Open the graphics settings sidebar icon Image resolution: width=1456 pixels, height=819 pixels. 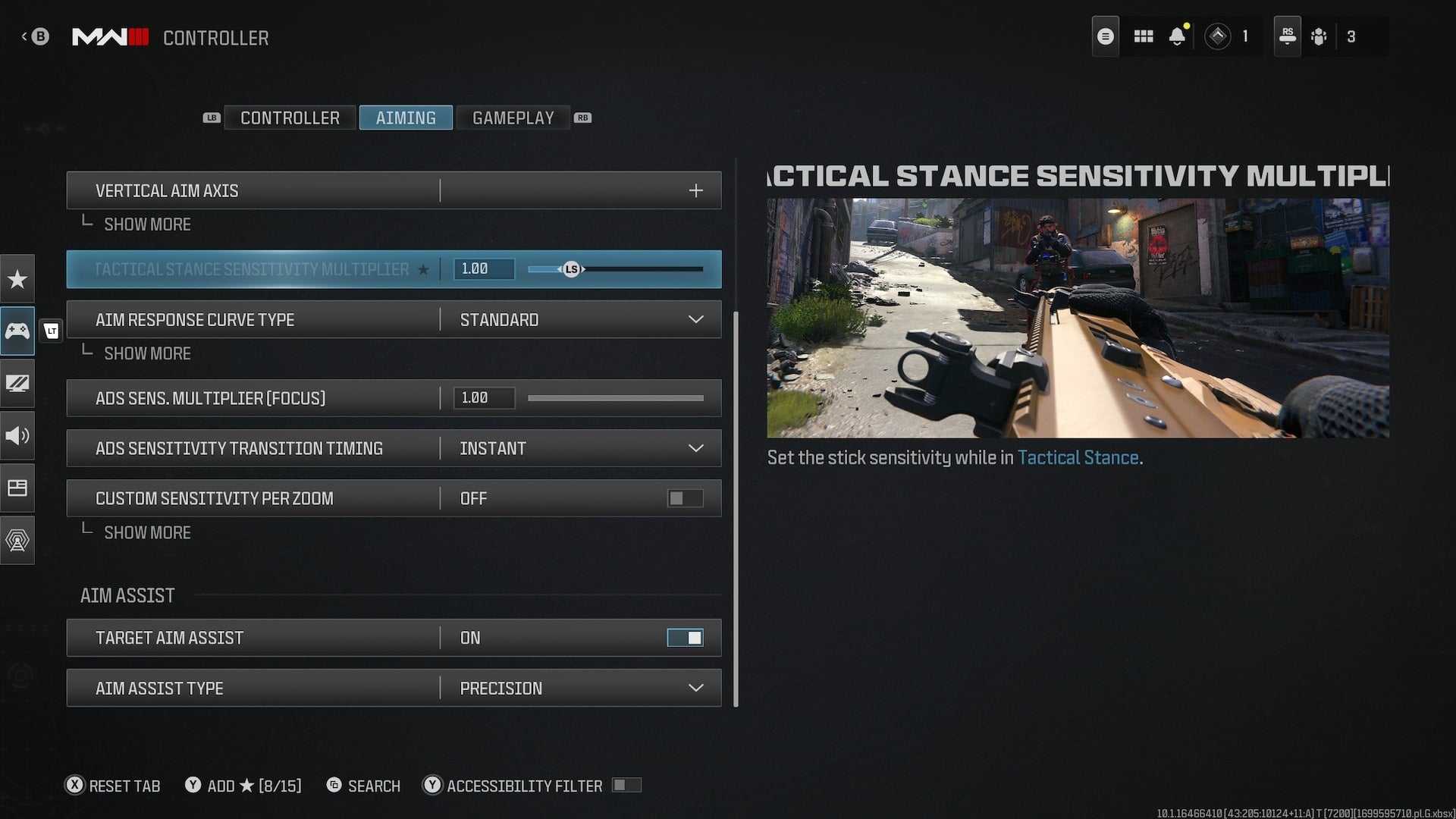[x=17, y=384]
